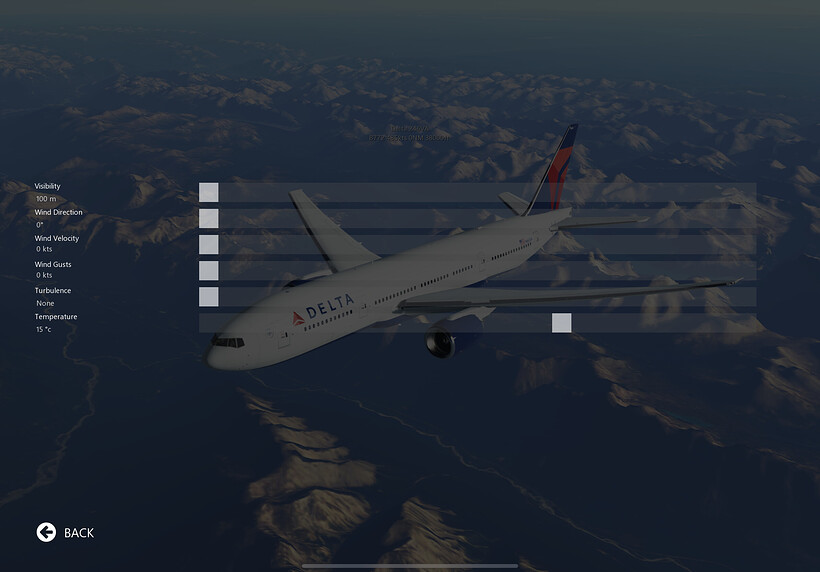Click the Temperature slider handle
820x572 pixels.
pyautogui.click(x=561, y=323)
